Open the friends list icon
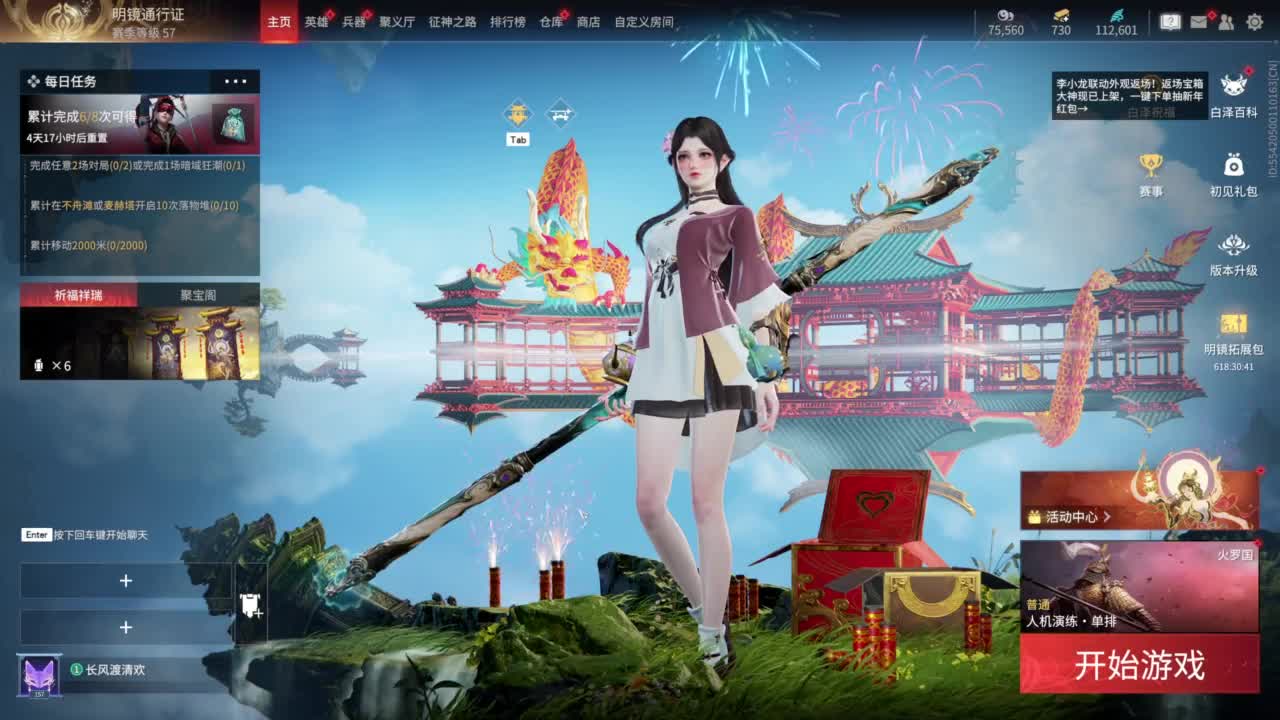 coord(1226,22)
